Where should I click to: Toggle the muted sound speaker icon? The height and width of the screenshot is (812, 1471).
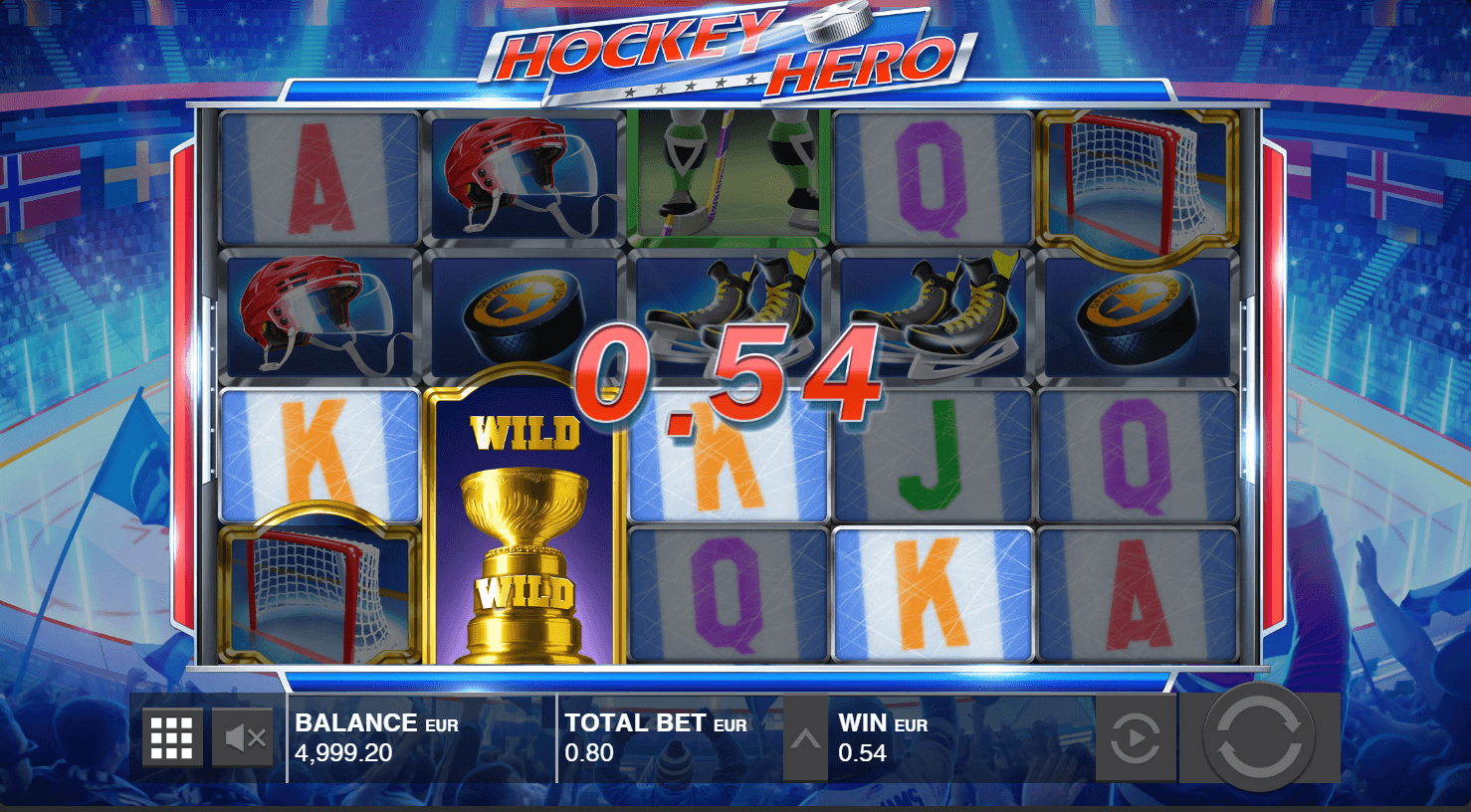click(x=244, y=737)
